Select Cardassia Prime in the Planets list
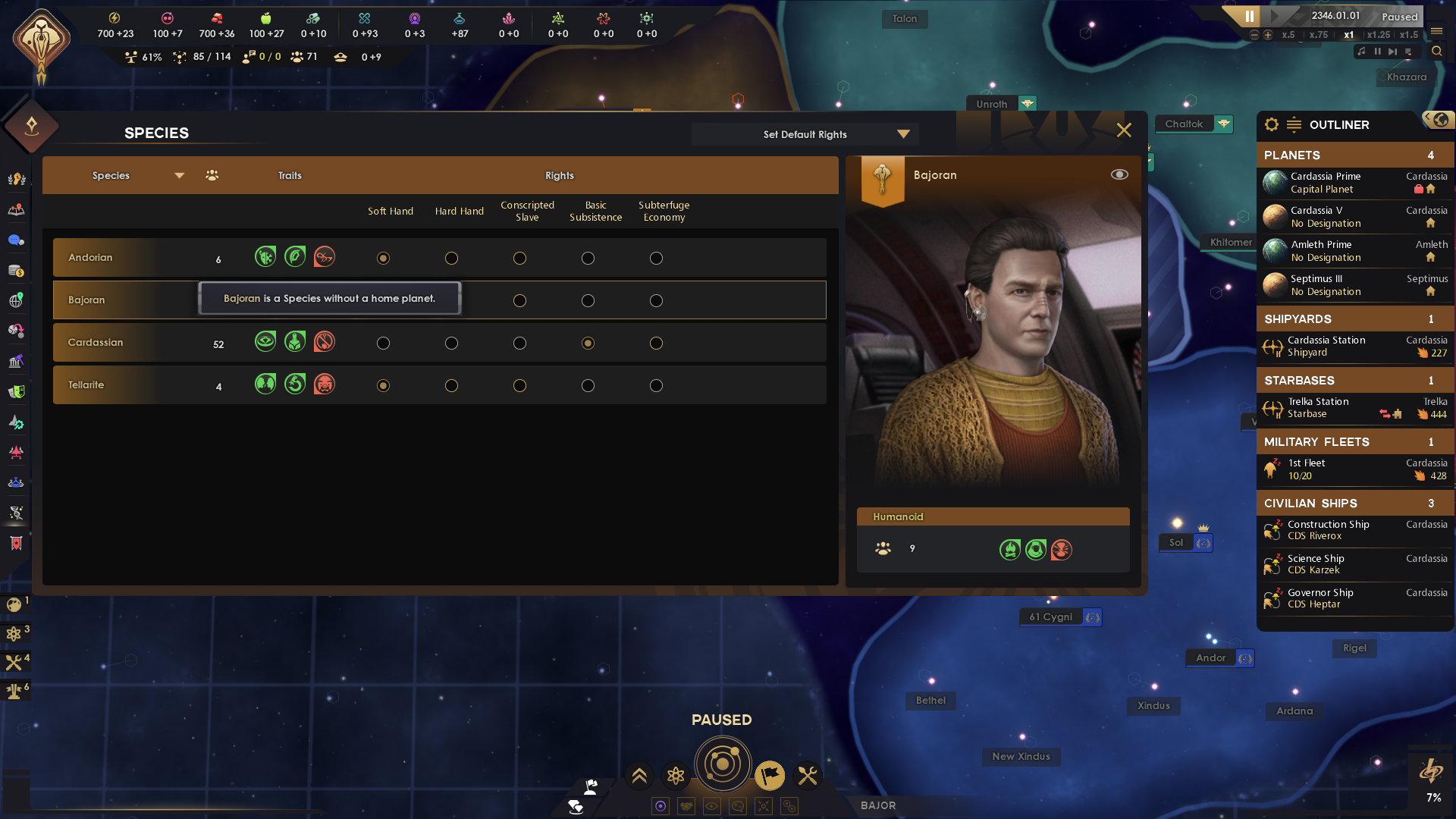 [1335, 182]
